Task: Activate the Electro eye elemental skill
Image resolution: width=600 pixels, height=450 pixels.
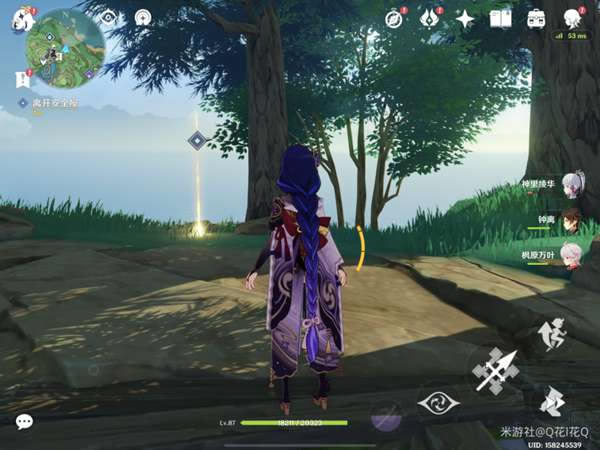Action: click(438, 404)
